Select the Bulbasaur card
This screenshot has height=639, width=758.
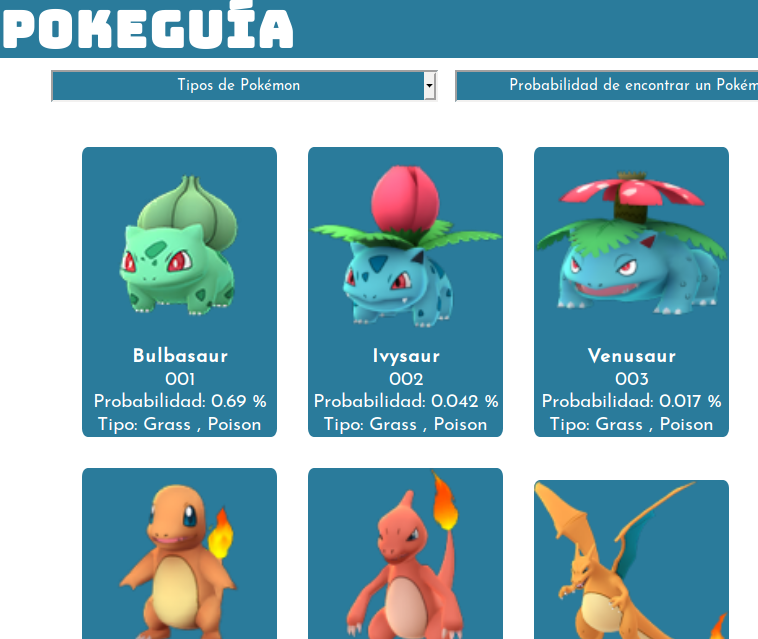[179, 291]
